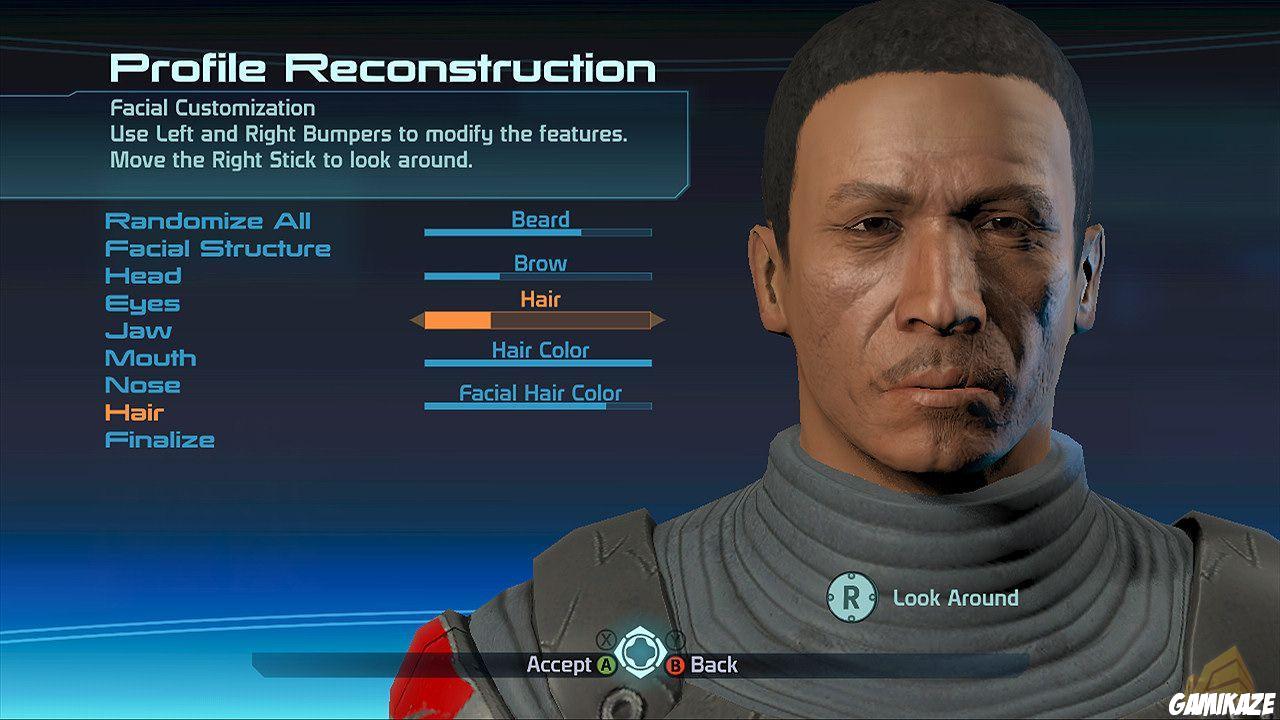Click Finalize to complete the profile
This screenshot has width=1280, height=720.
click(159, 439)
